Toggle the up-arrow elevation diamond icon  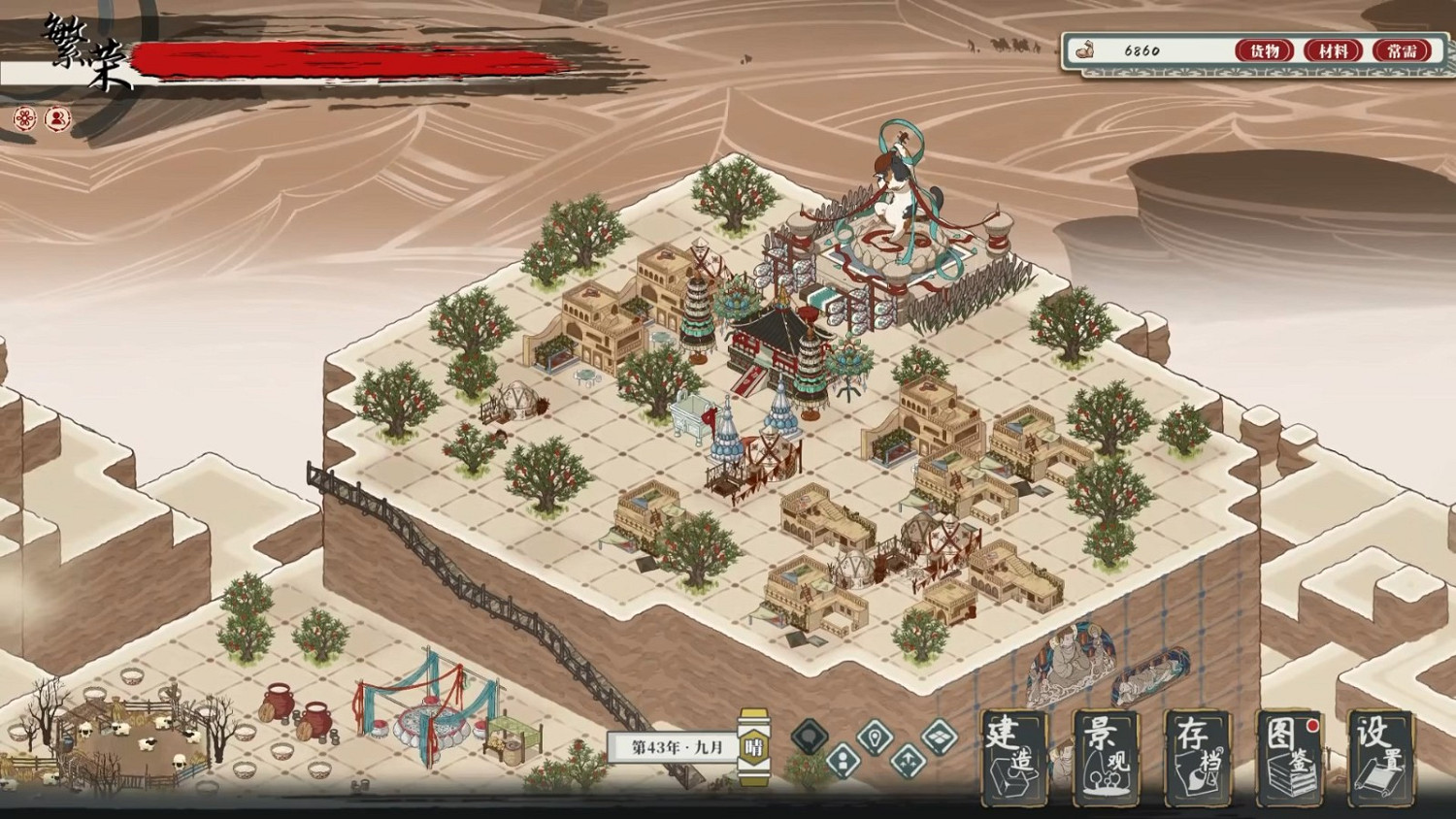click(x=908, y=763)
